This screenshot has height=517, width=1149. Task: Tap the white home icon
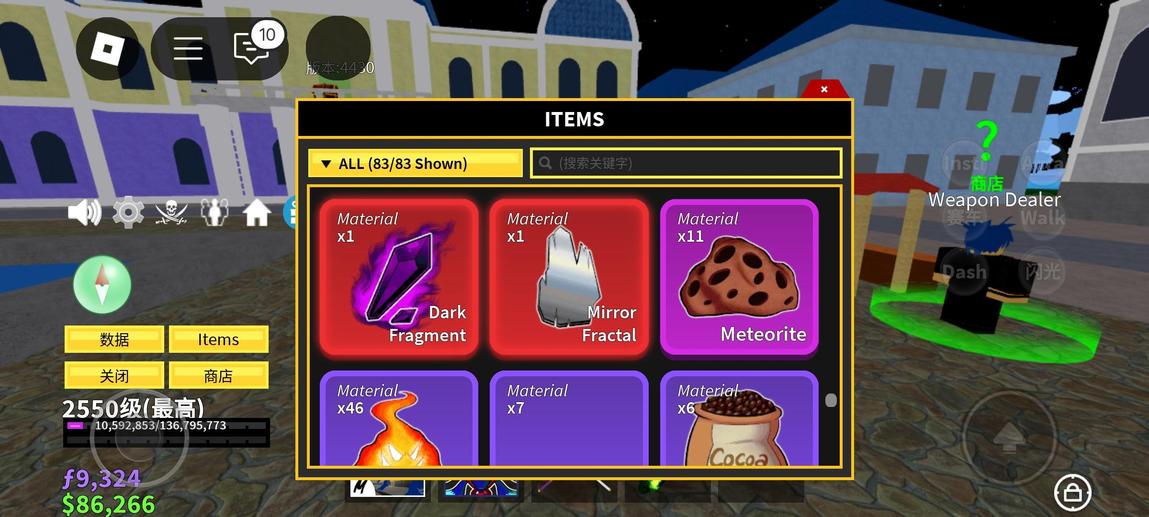pos(257,212)
